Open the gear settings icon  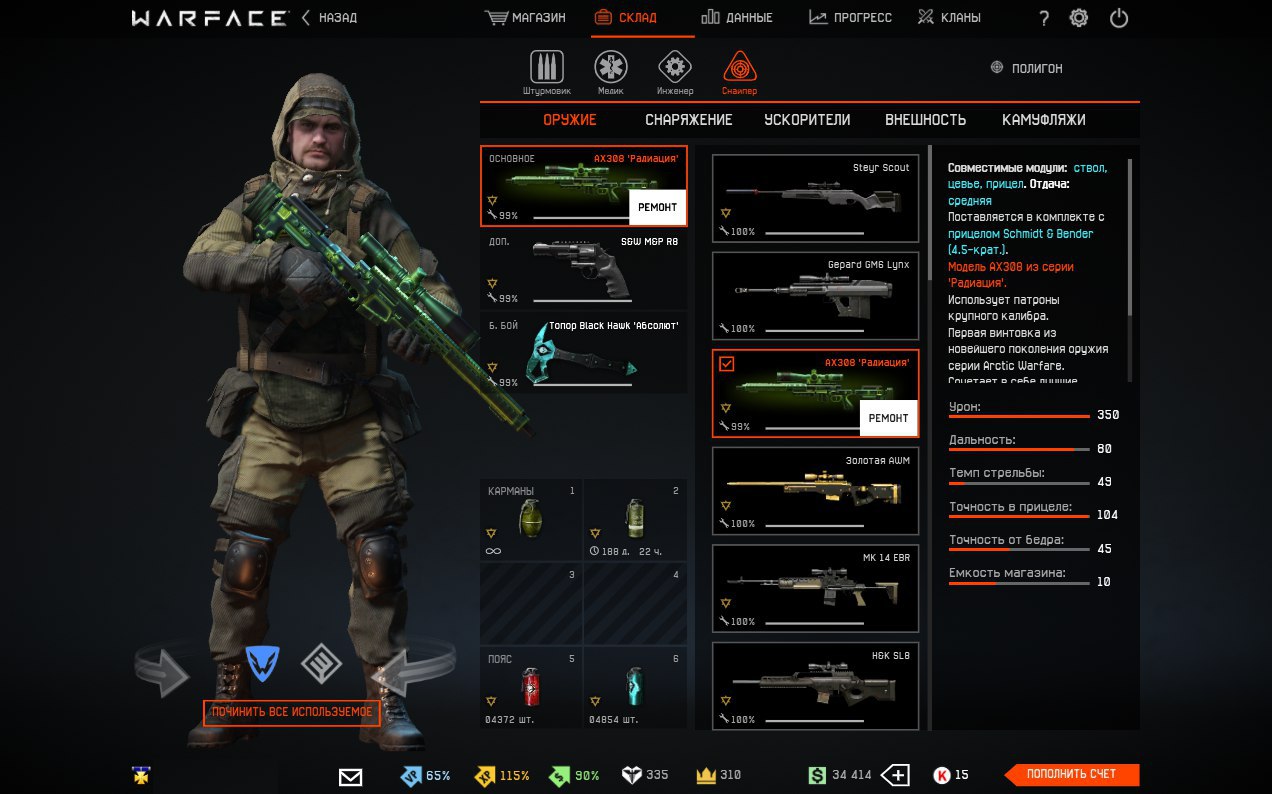[1079, 18]
